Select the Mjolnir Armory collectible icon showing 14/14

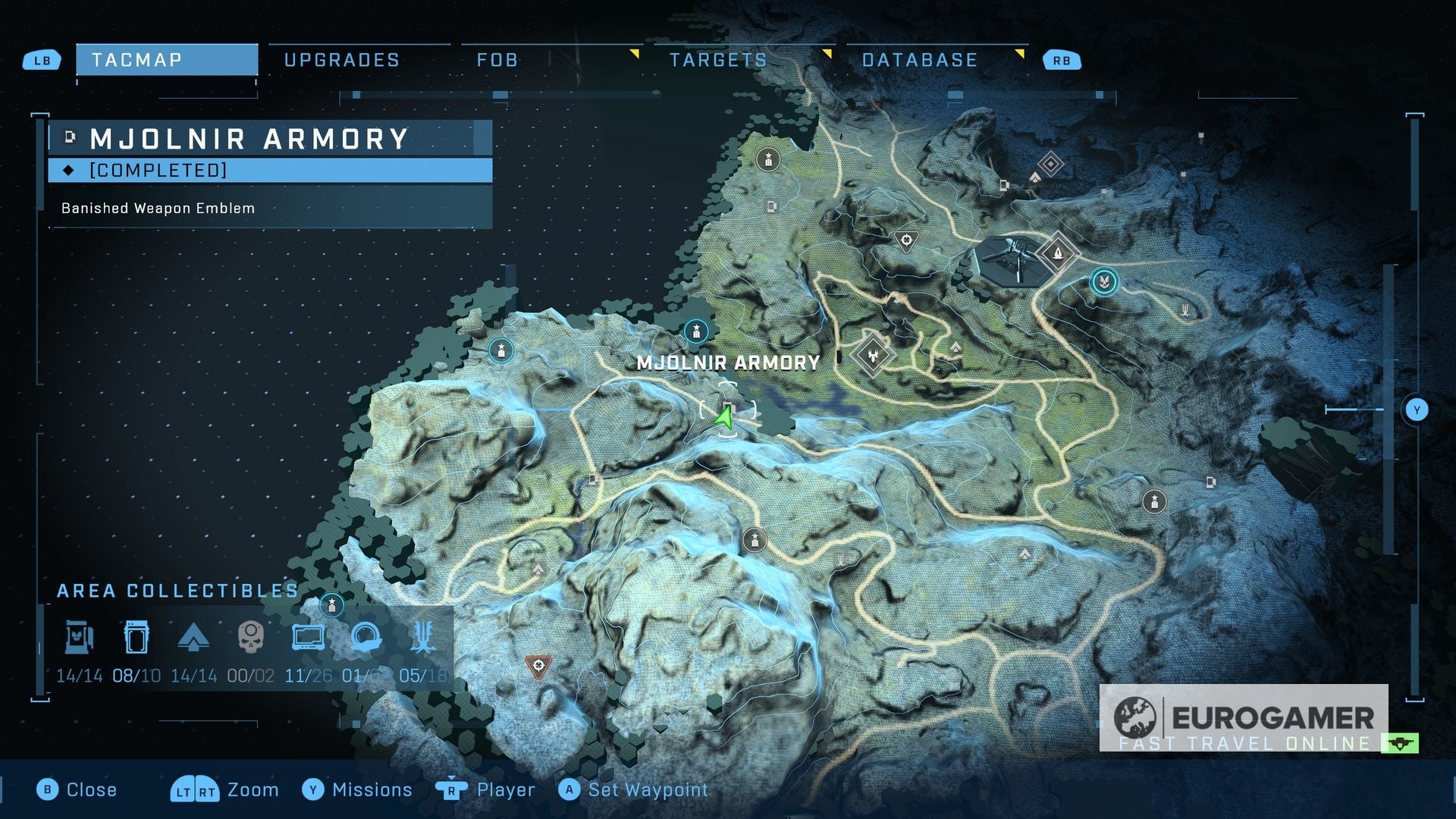point(80,637)
